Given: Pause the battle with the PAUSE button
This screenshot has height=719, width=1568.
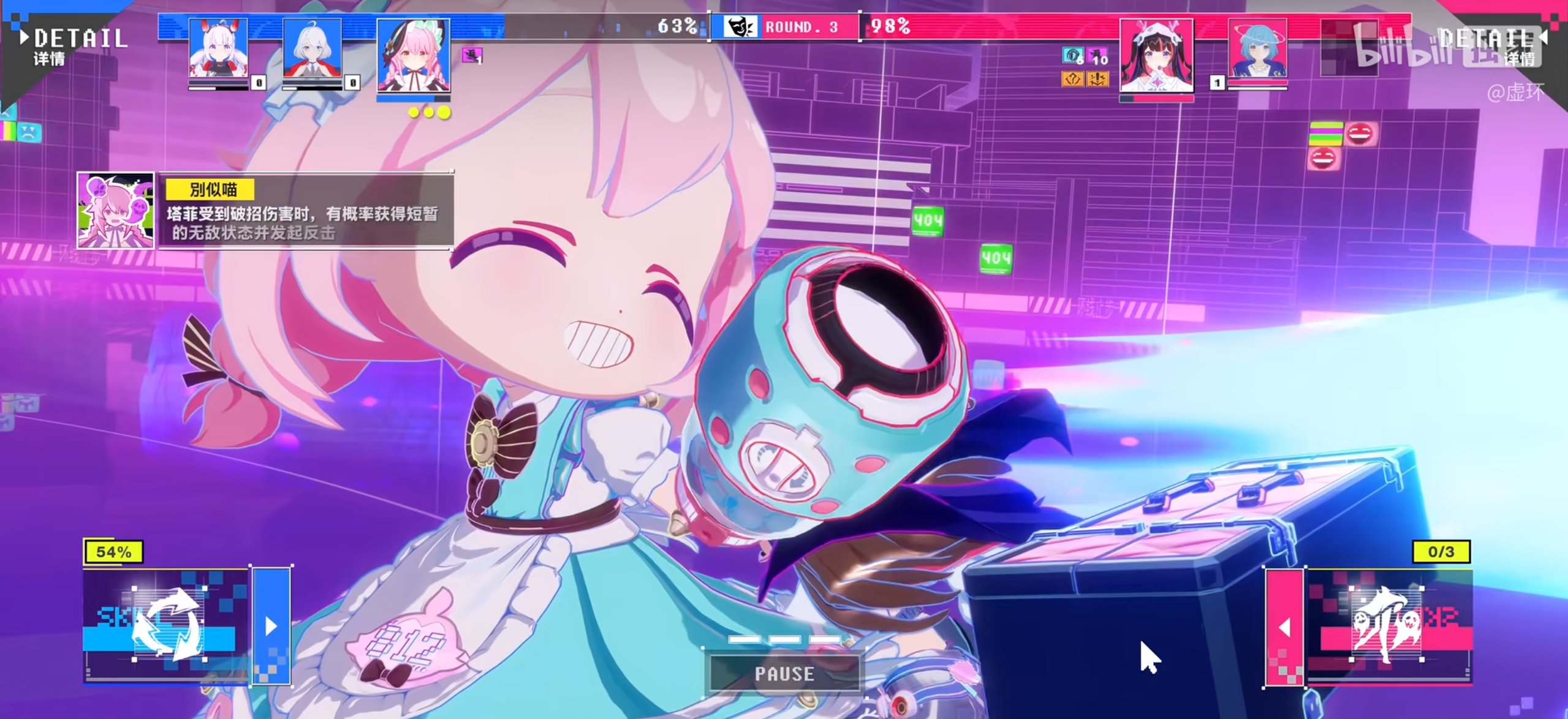Looking at the screenshot, I should coord(784,674).
